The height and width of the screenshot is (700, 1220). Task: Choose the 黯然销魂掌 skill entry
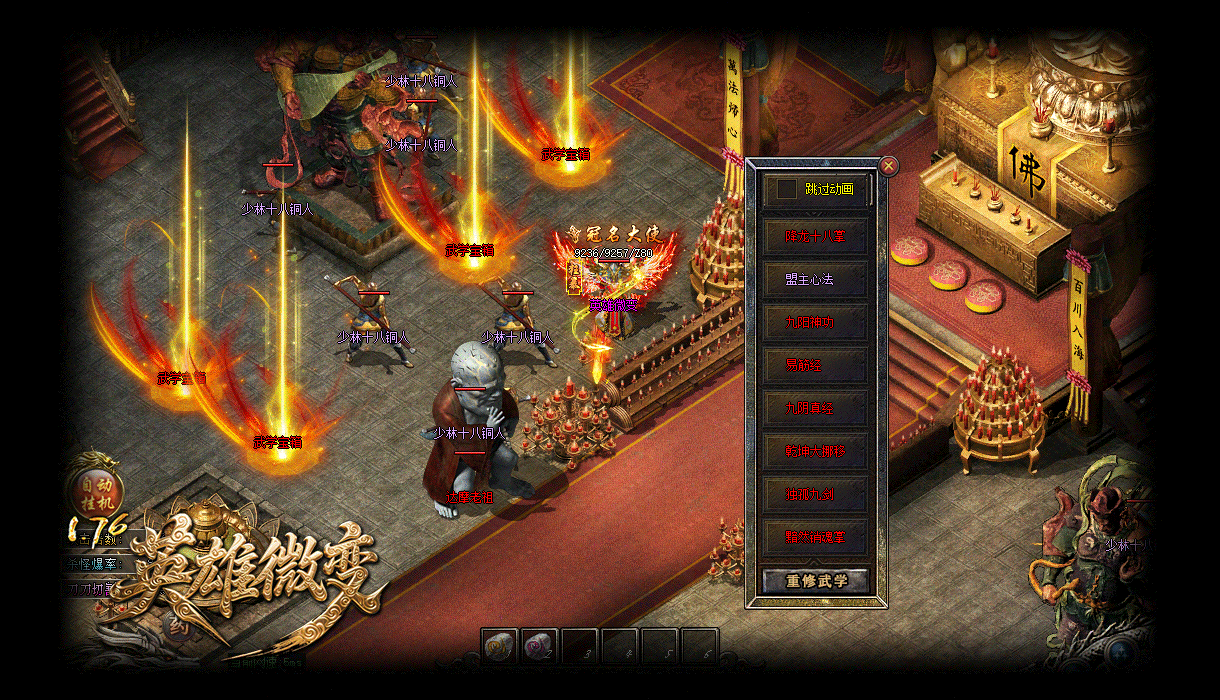pyautogui.click(x=815, y=537)
